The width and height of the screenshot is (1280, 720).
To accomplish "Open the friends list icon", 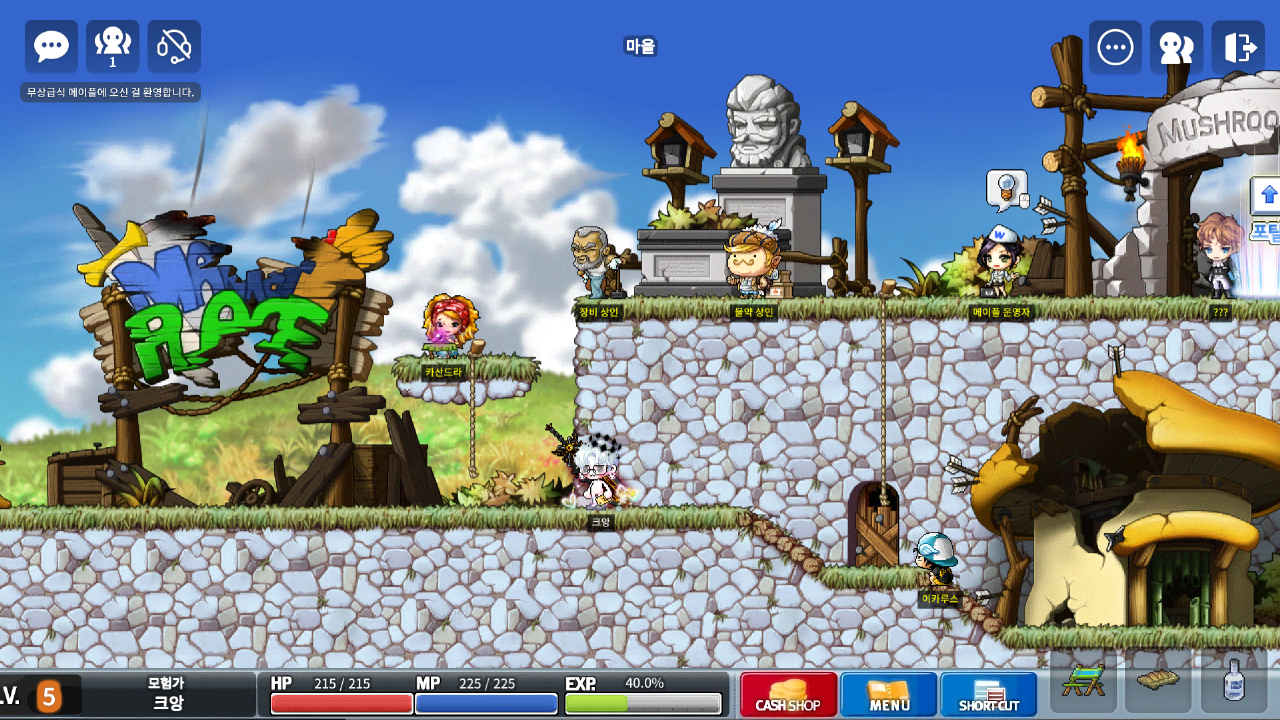I will [x=1176, y=47].
